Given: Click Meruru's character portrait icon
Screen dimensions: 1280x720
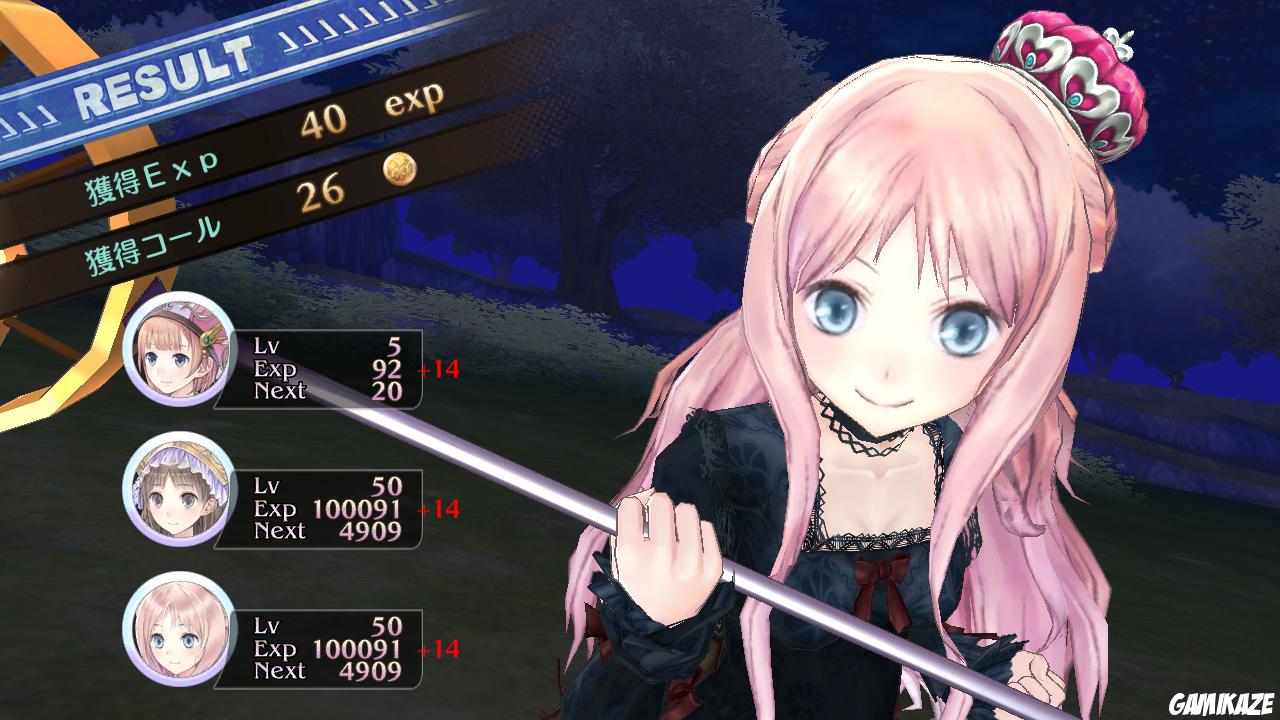Looking at the screenshot, I should coord(177,642).
